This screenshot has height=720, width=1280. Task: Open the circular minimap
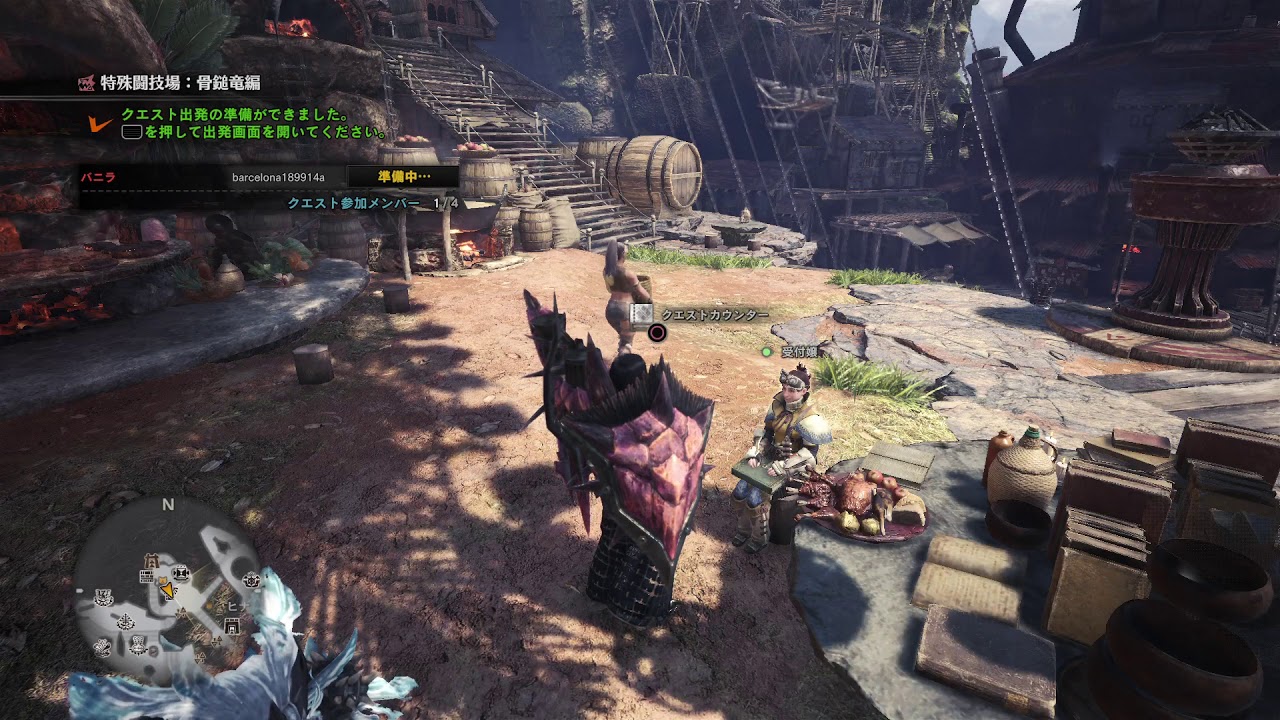click(x=166, y=586)
